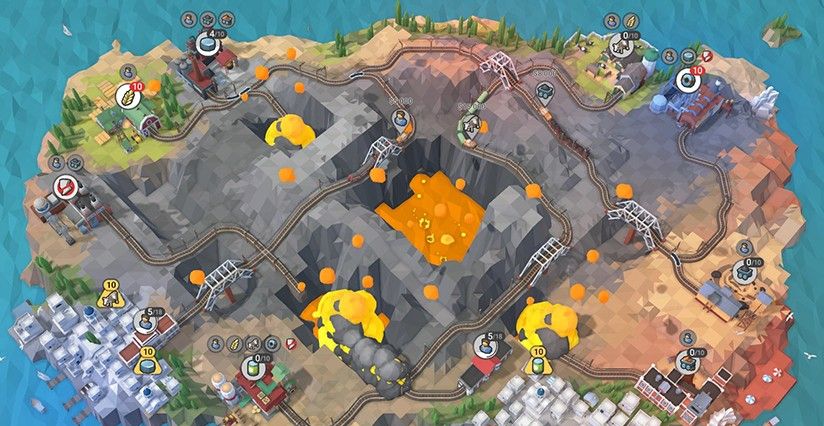Select the wheat farm station marker

128,95
